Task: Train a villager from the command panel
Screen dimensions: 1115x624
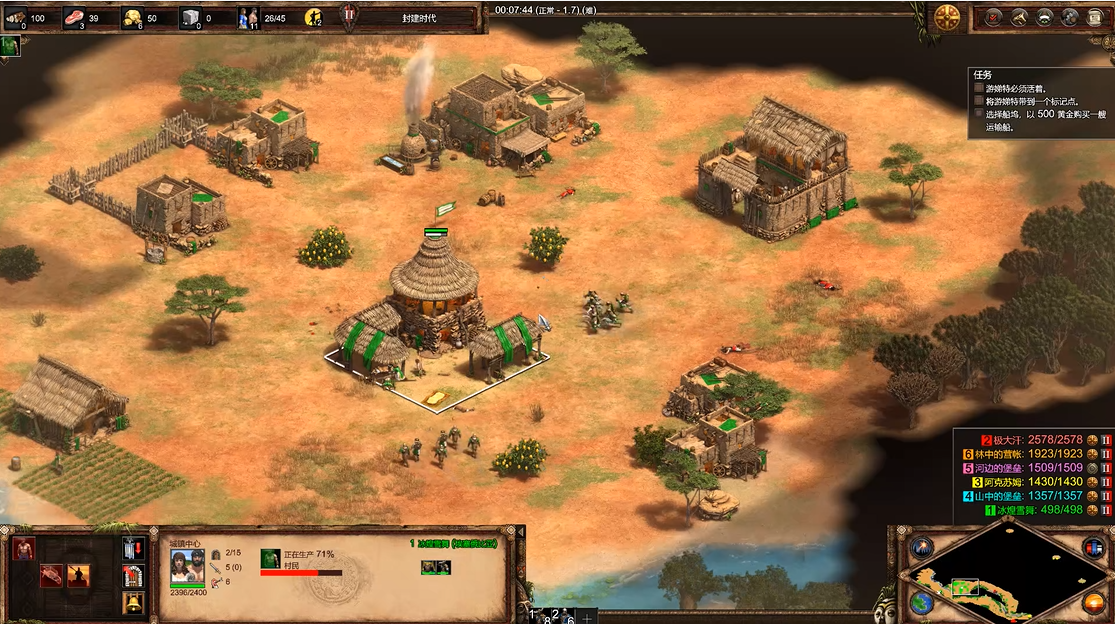Action: pyautogui.click(x=24, y=548)
